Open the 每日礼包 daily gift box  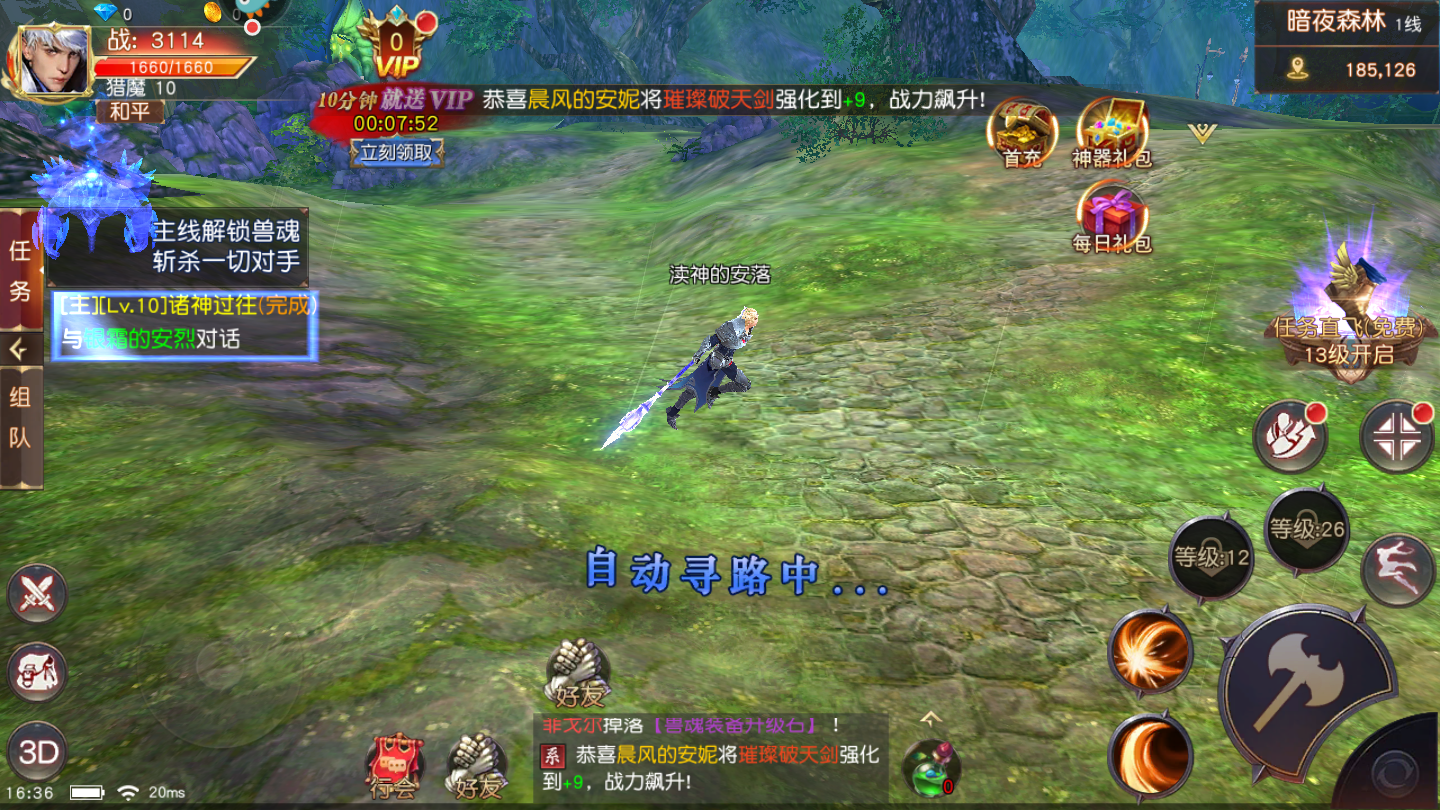click(x=1111, y=218)
